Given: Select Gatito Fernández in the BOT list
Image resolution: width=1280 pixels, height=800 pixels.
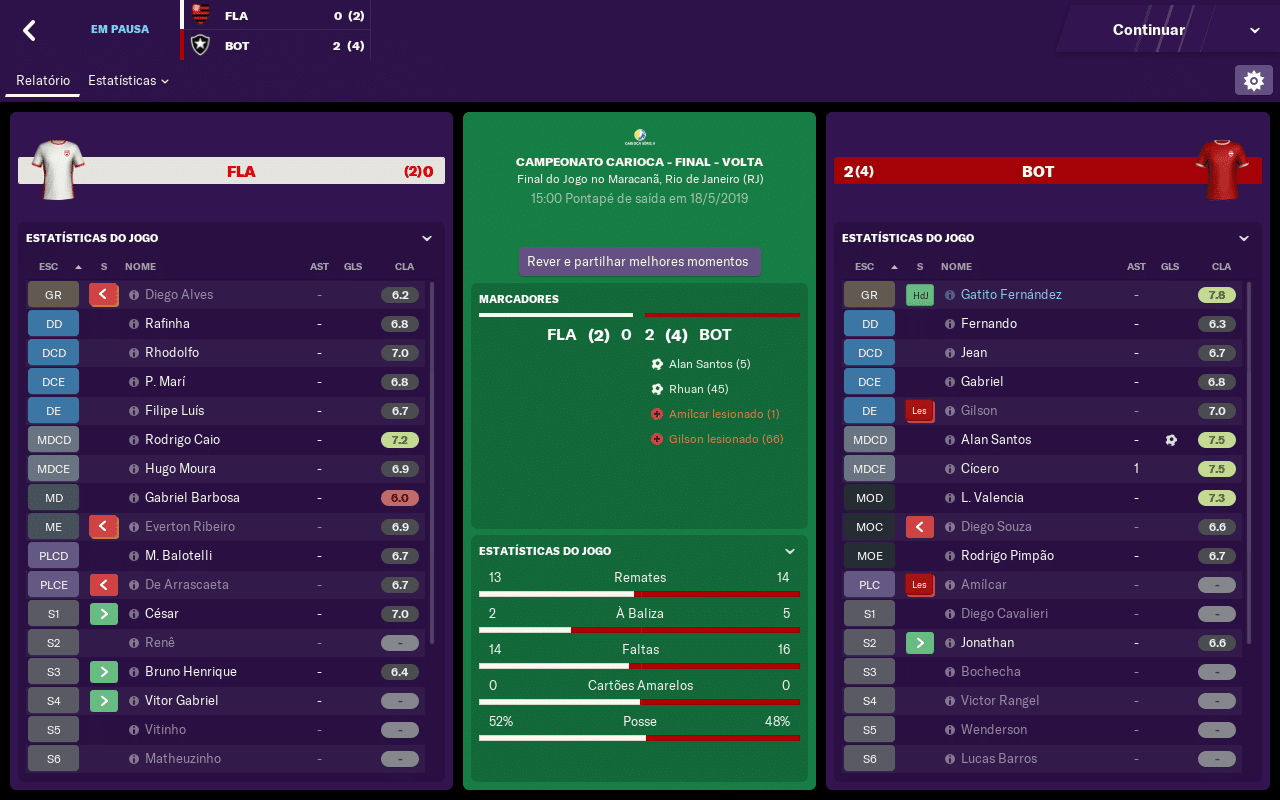Looking at the screenshot, I should click(1011, 295).
